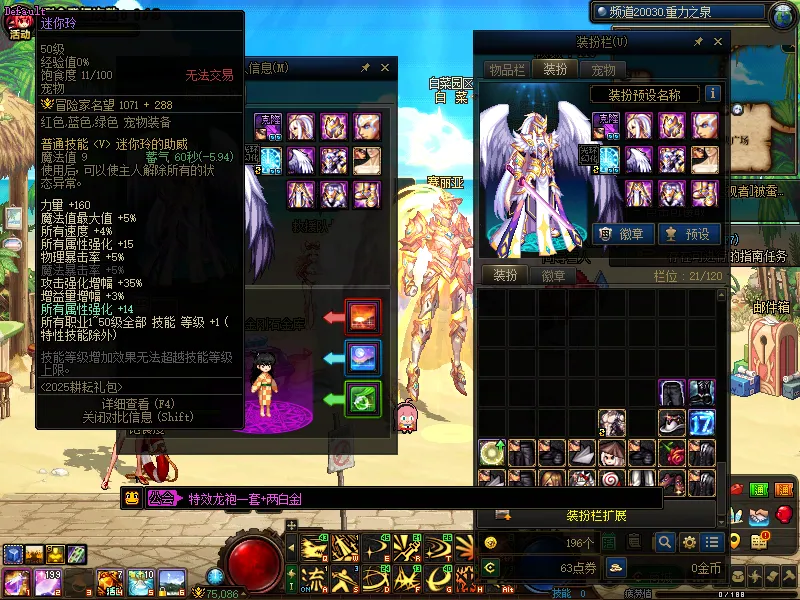800x600 pixels.
Task: Click the blue info icon beside preset name
Action: pos(713,94)
